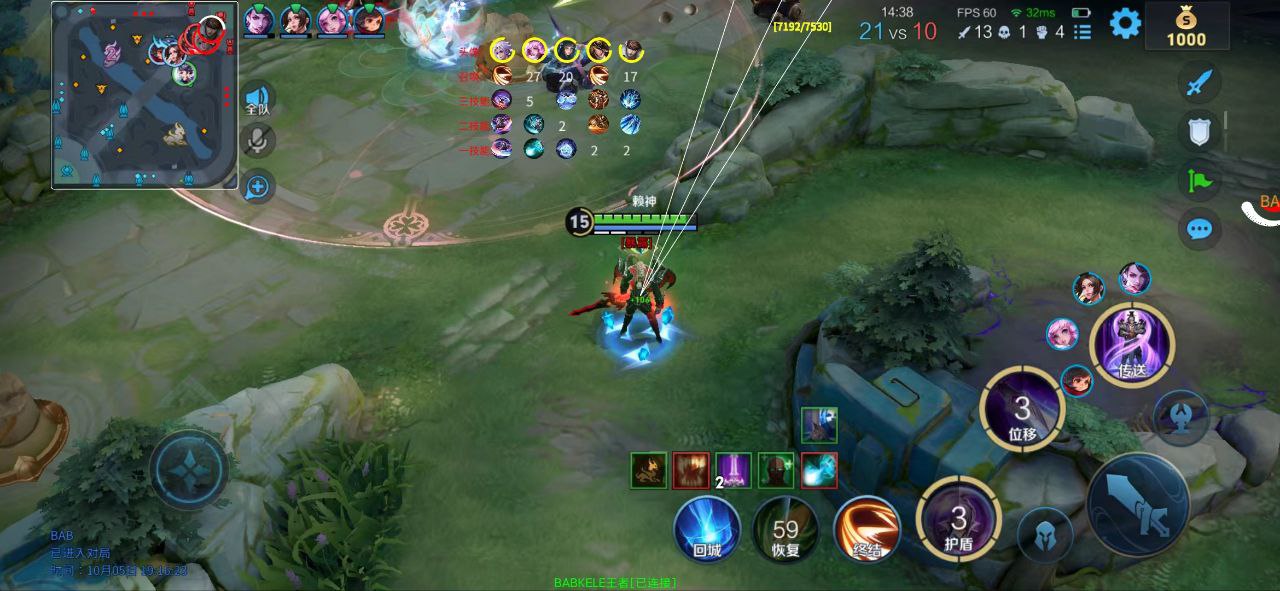This screenshot has width=1280, height=591.
Task: Open the scoreboard list icon
Action: pyautogui.click(x=1082, y=32)
